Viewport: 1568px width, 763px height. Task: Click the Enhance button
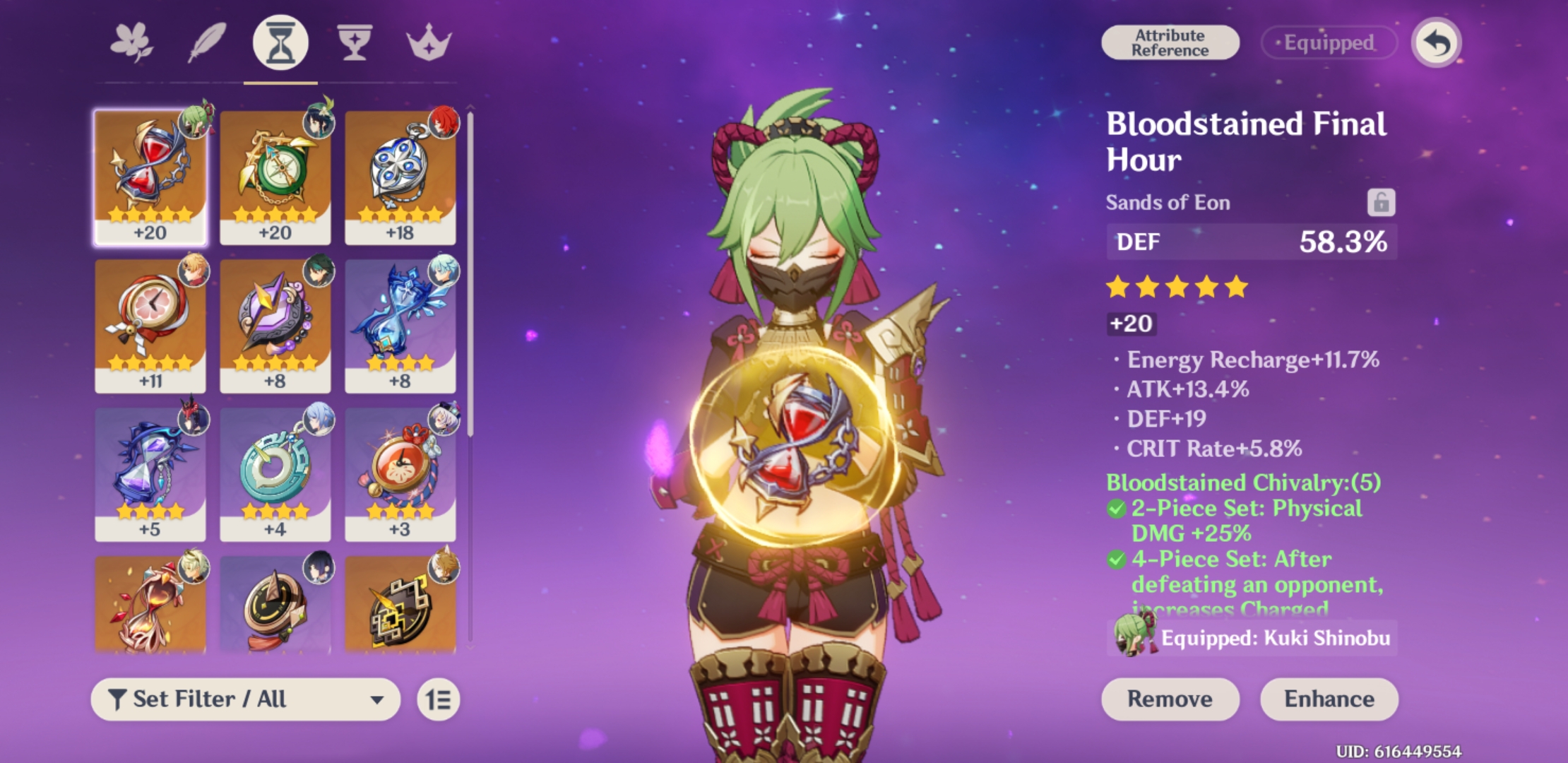(x=1329, y=699)
